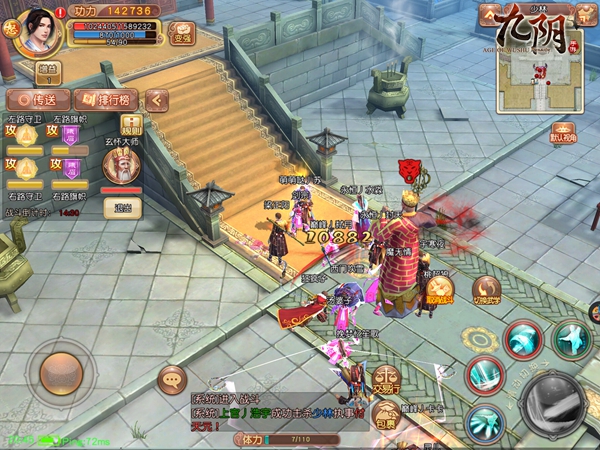
Task: Open the 排行榜 ranking board
Action: click(x=106, y=100)
